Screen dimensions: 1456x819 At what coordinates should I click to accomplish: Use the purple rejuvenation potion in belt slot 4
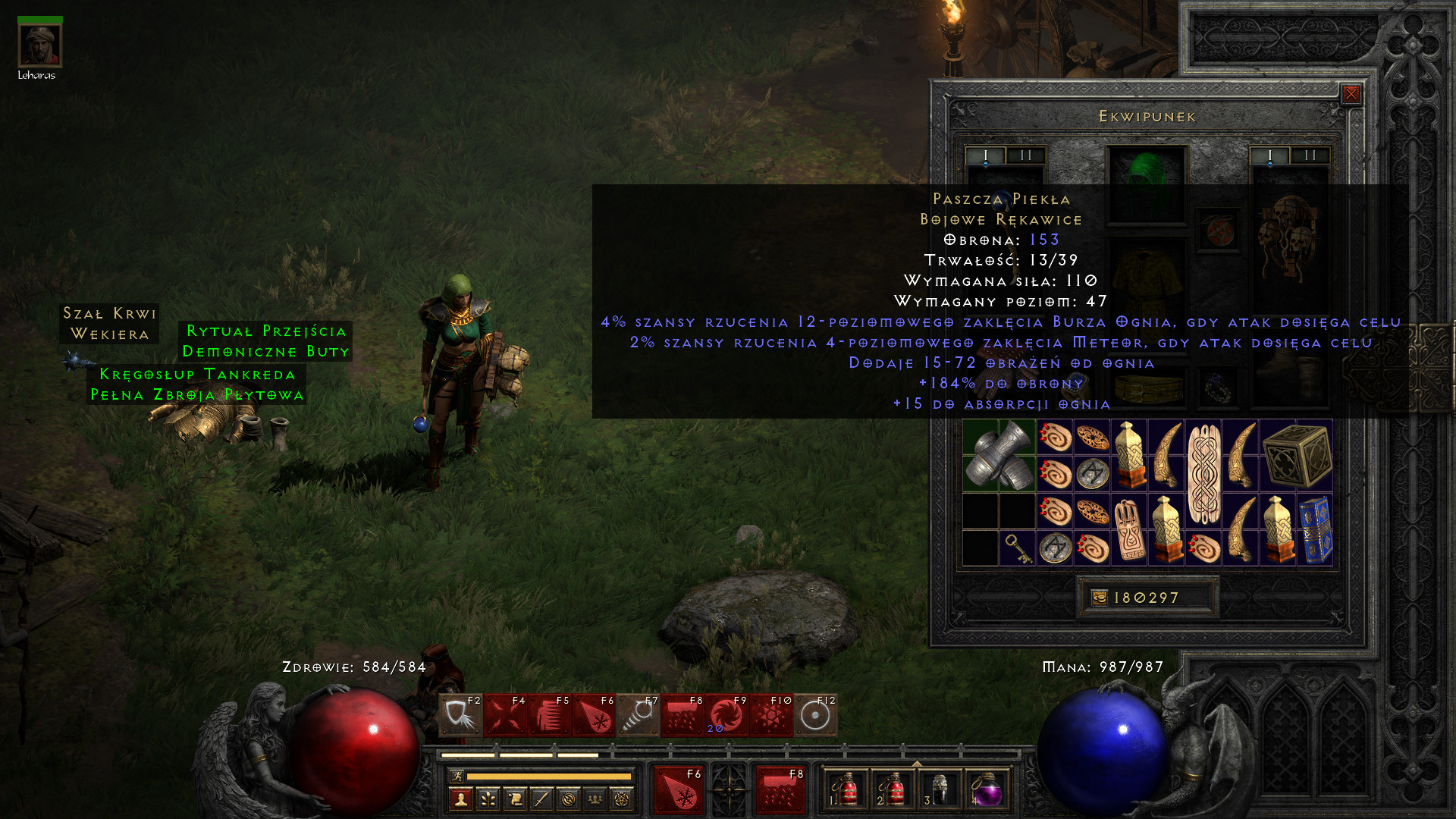[x=987, y=789]
